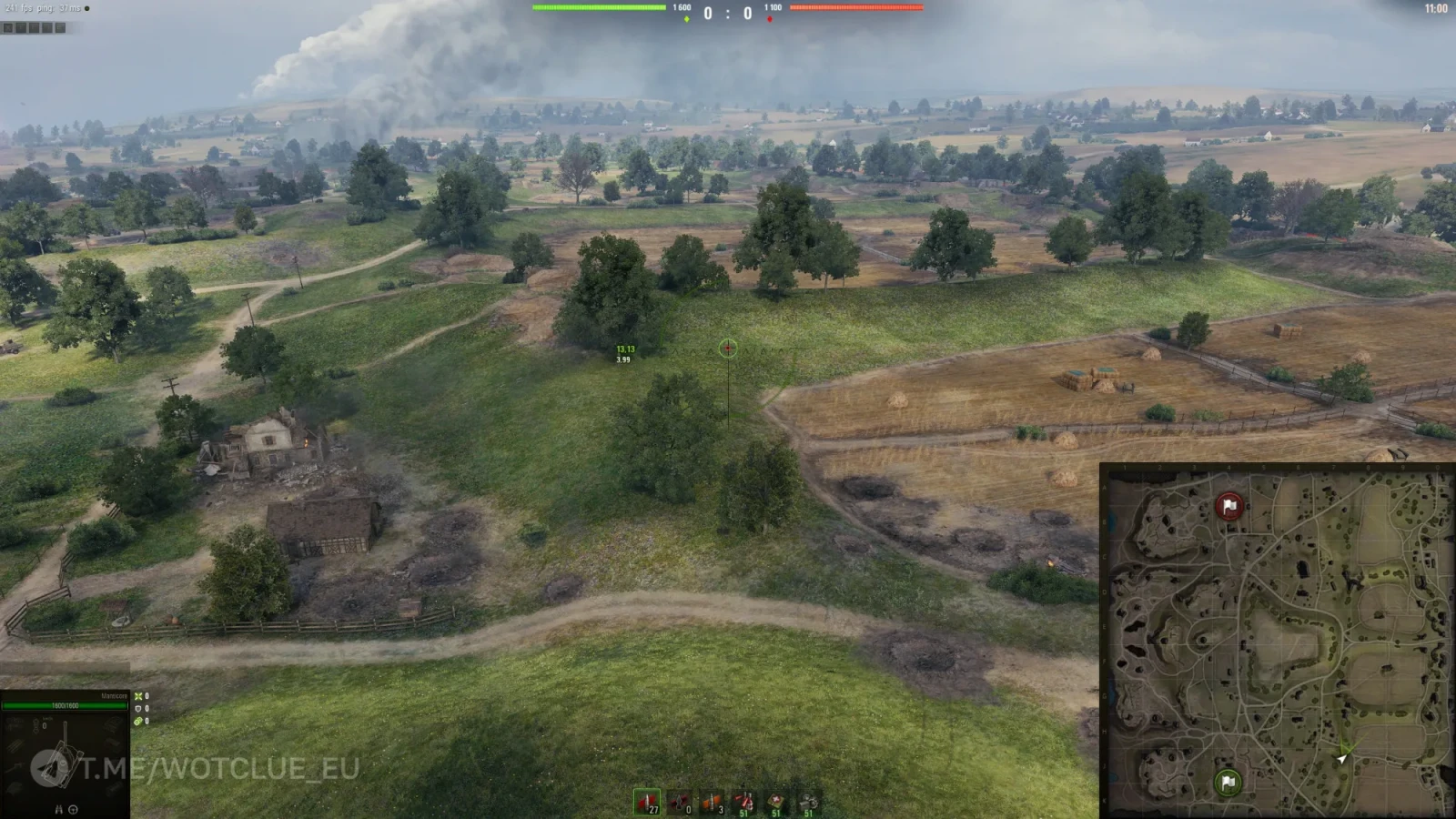1456x819 pixels.
Task: Click the binoculars icon in the damage panel
Action: tap(59, 809)
